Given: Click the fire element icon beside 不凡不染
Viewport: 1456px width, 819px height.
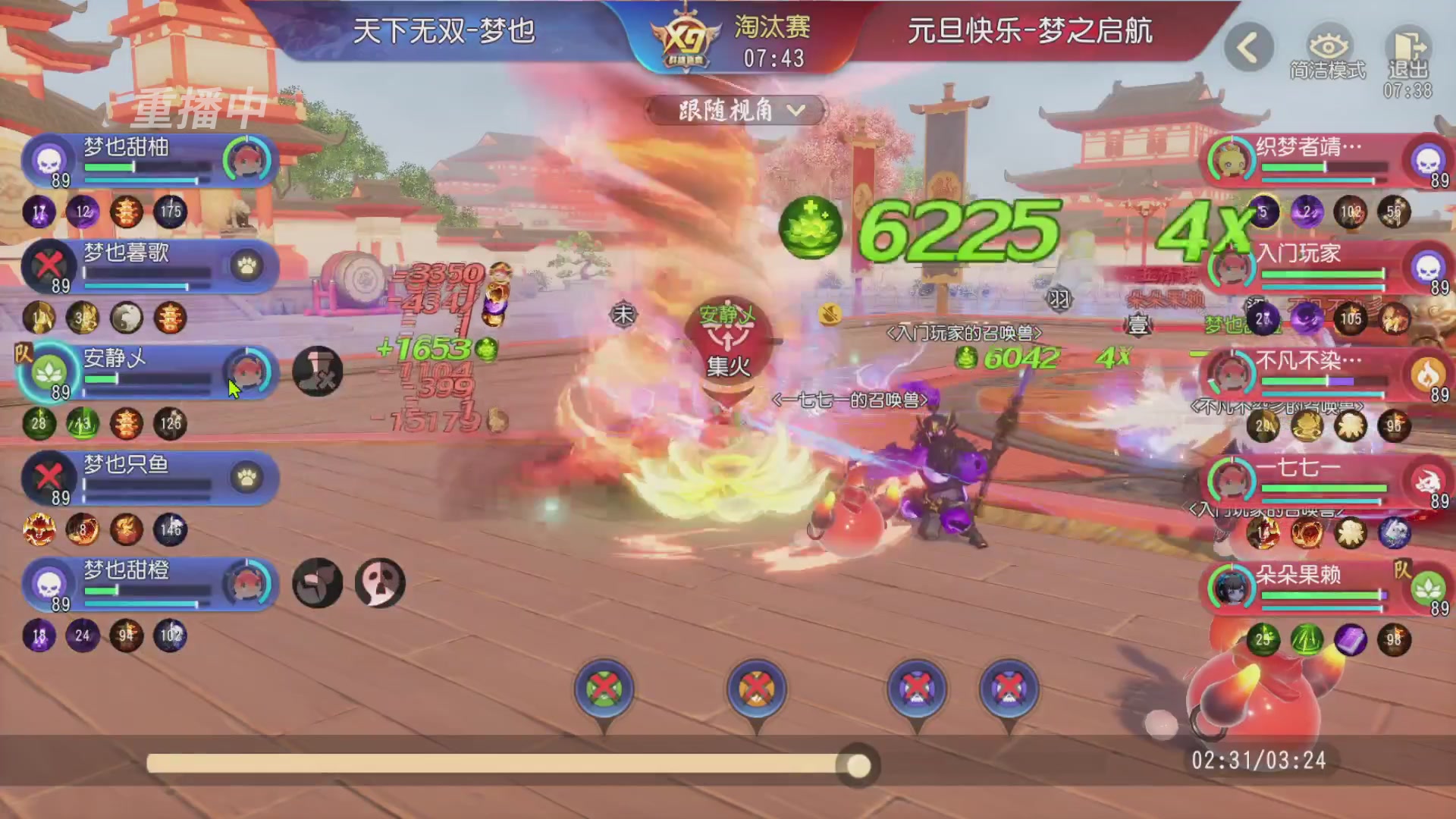Looking at the screenshot, I should [1428, 373].
